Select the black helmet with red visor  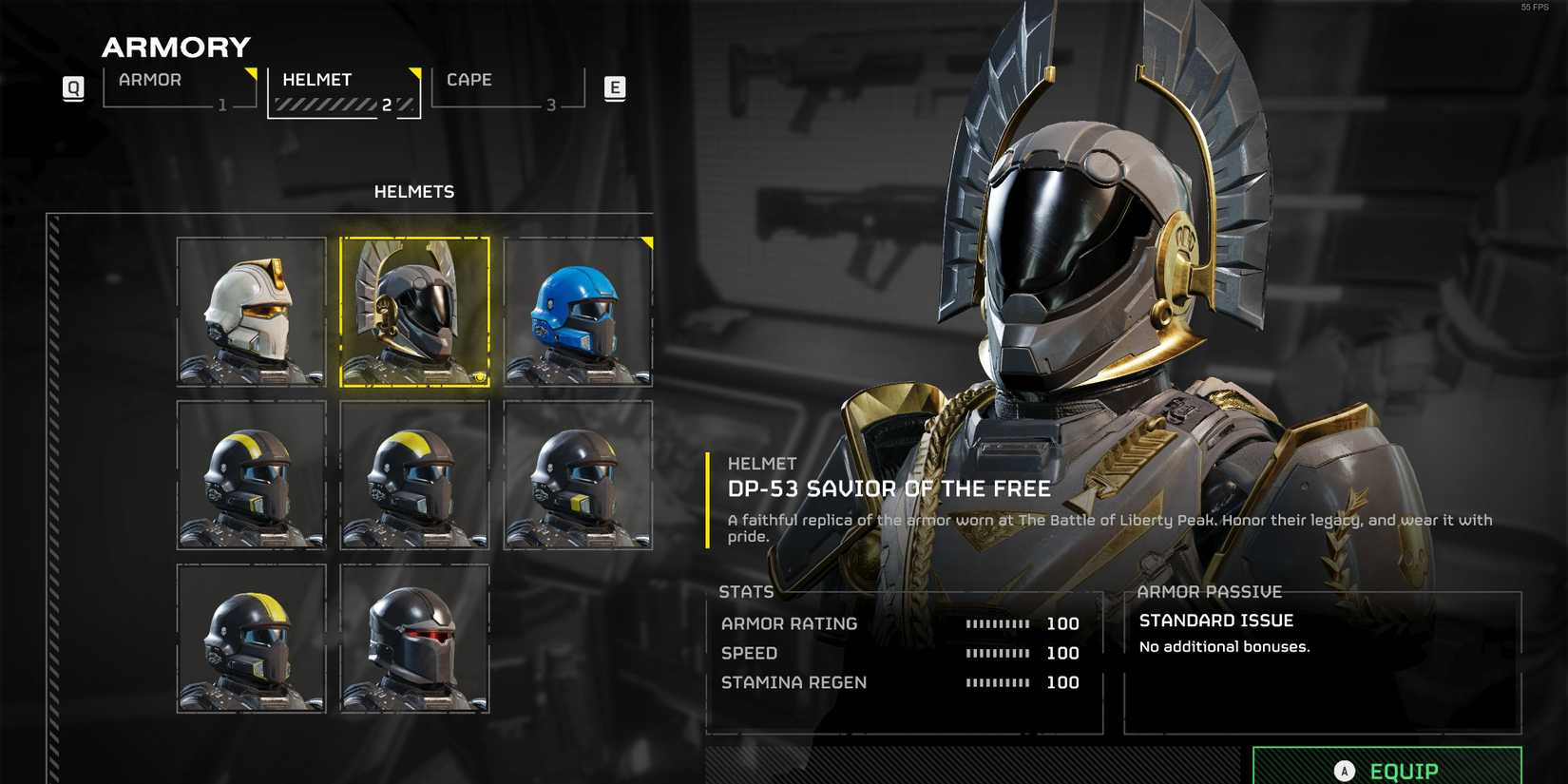pyautogui.click(x=415, y=638)
